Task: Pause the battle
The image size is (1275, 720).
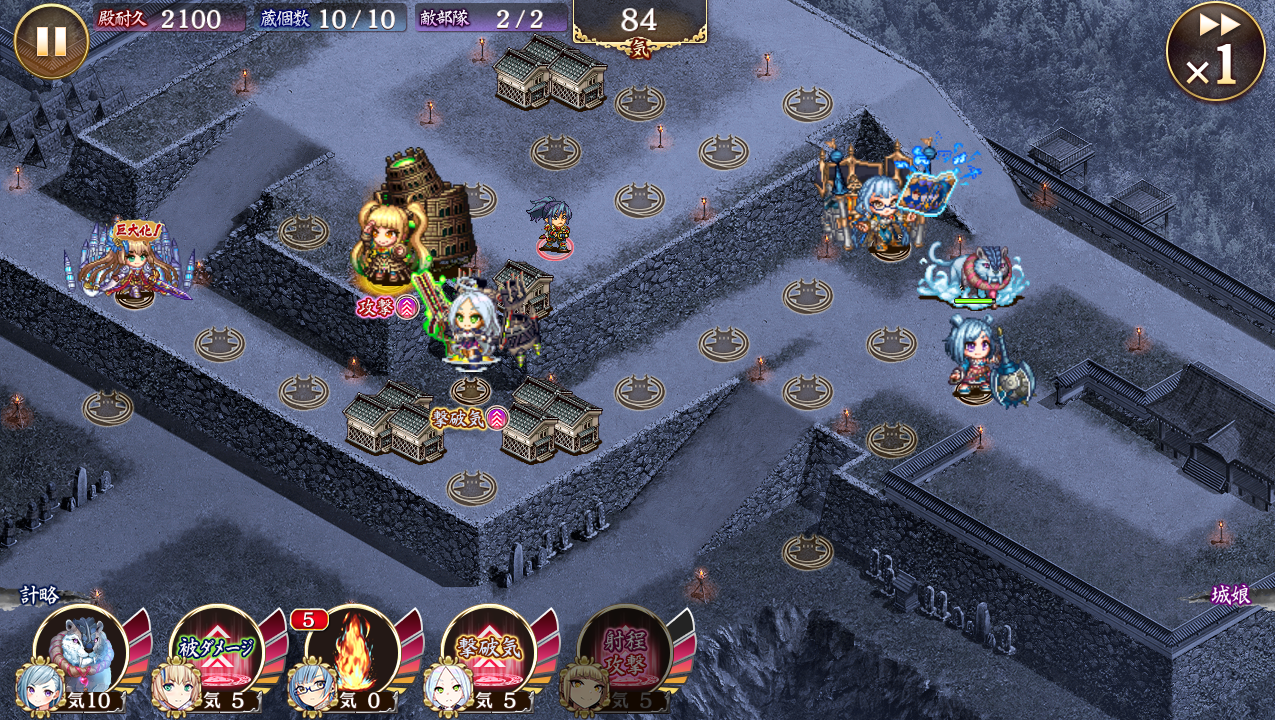Action: tap(51, 41)
